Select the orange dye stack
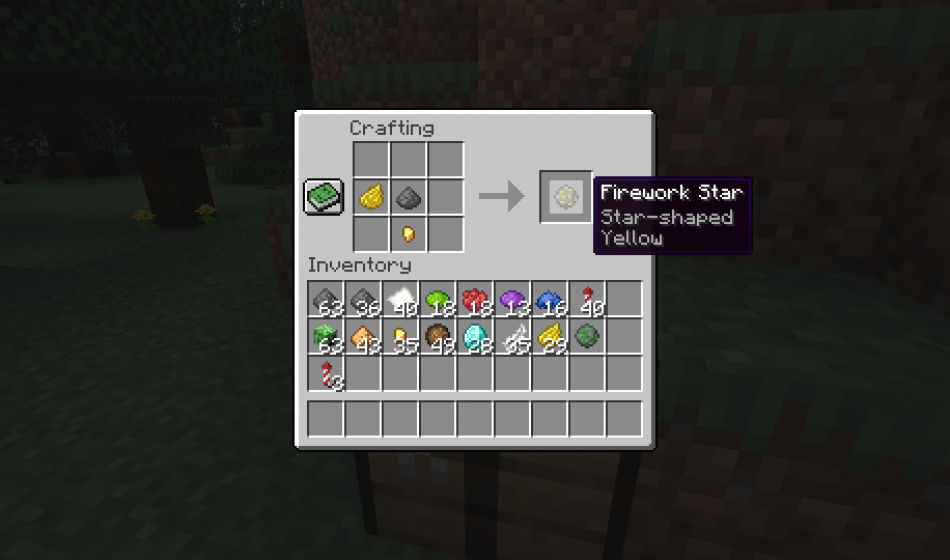Image resolution: width=950 pixels, height=560 pixels. [362, 336]
